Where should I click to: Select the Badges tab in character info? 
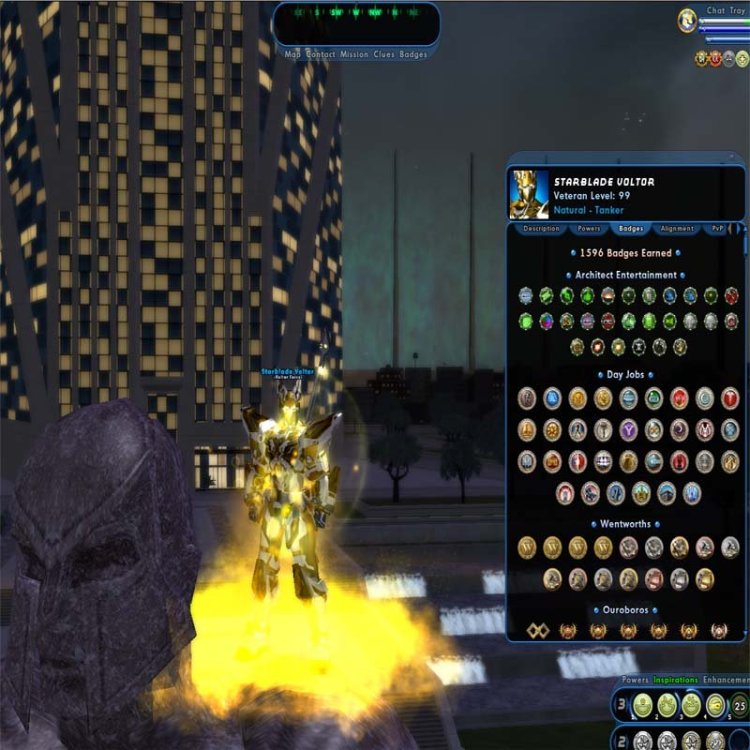[x=631, y=229]
